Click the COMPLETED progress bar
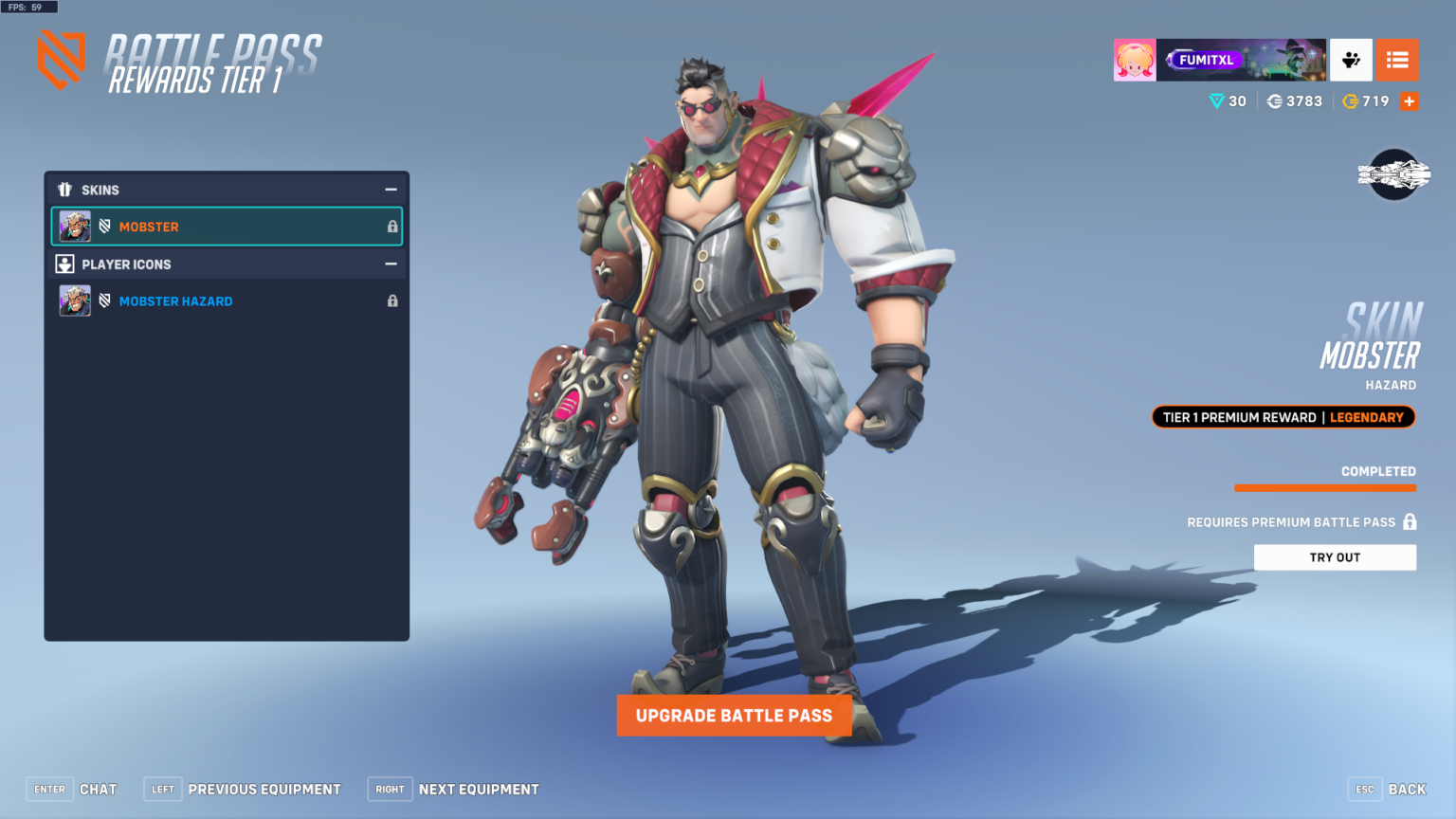1456x819 pixels. [x=1325, y=486]
